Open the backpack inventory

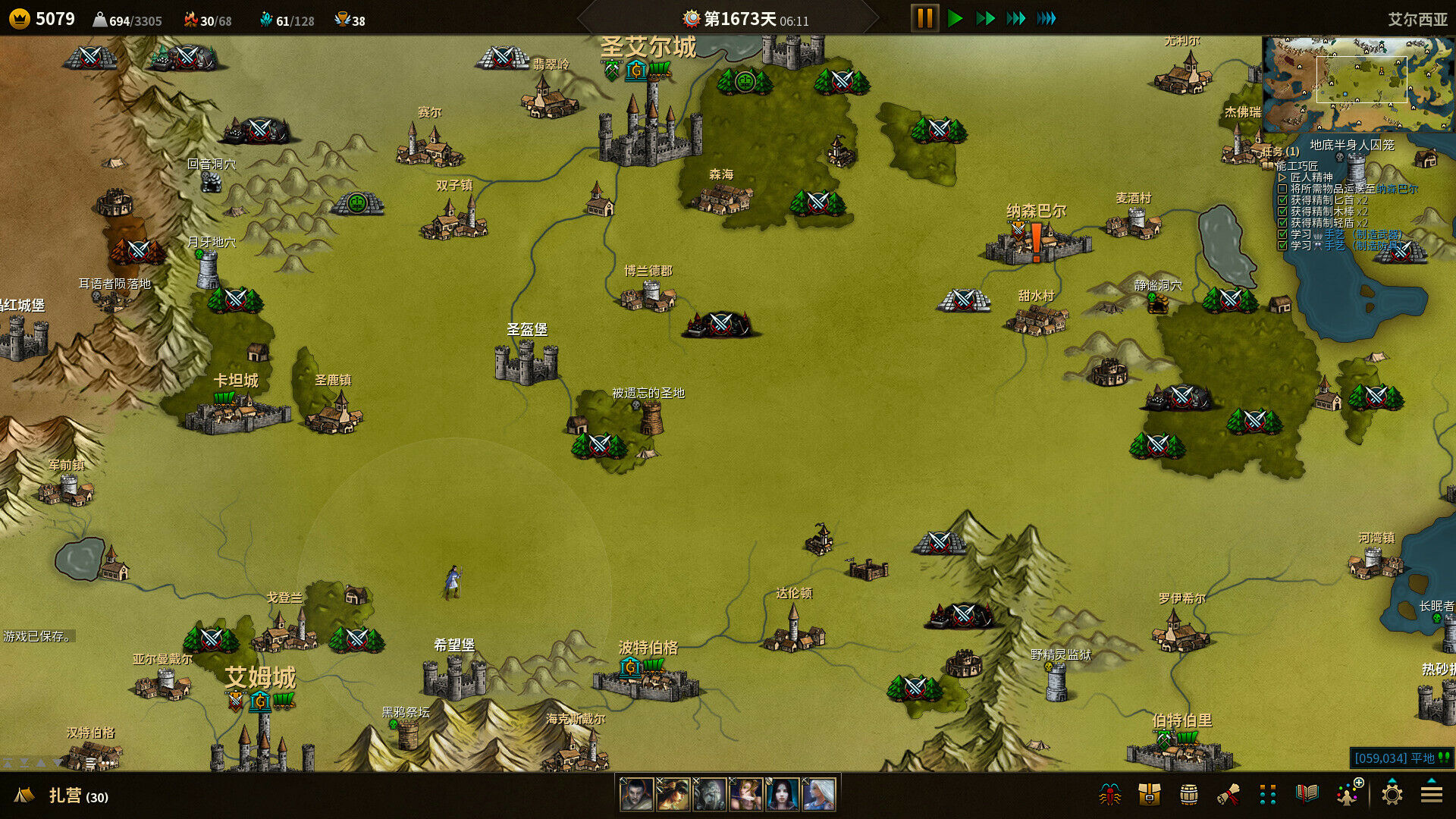(1149, 794)
